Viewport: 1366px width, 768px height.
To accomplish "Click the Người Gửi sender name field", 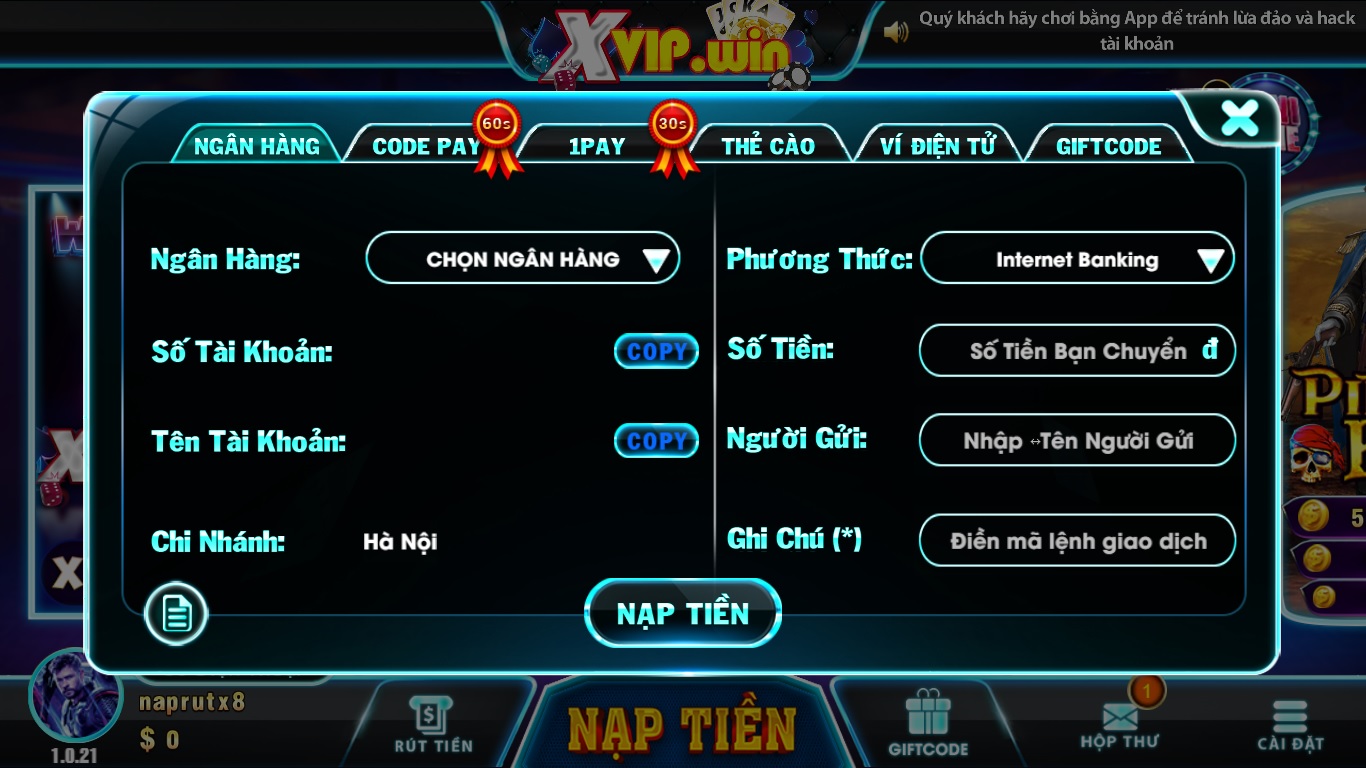I will click(1076, 439).
